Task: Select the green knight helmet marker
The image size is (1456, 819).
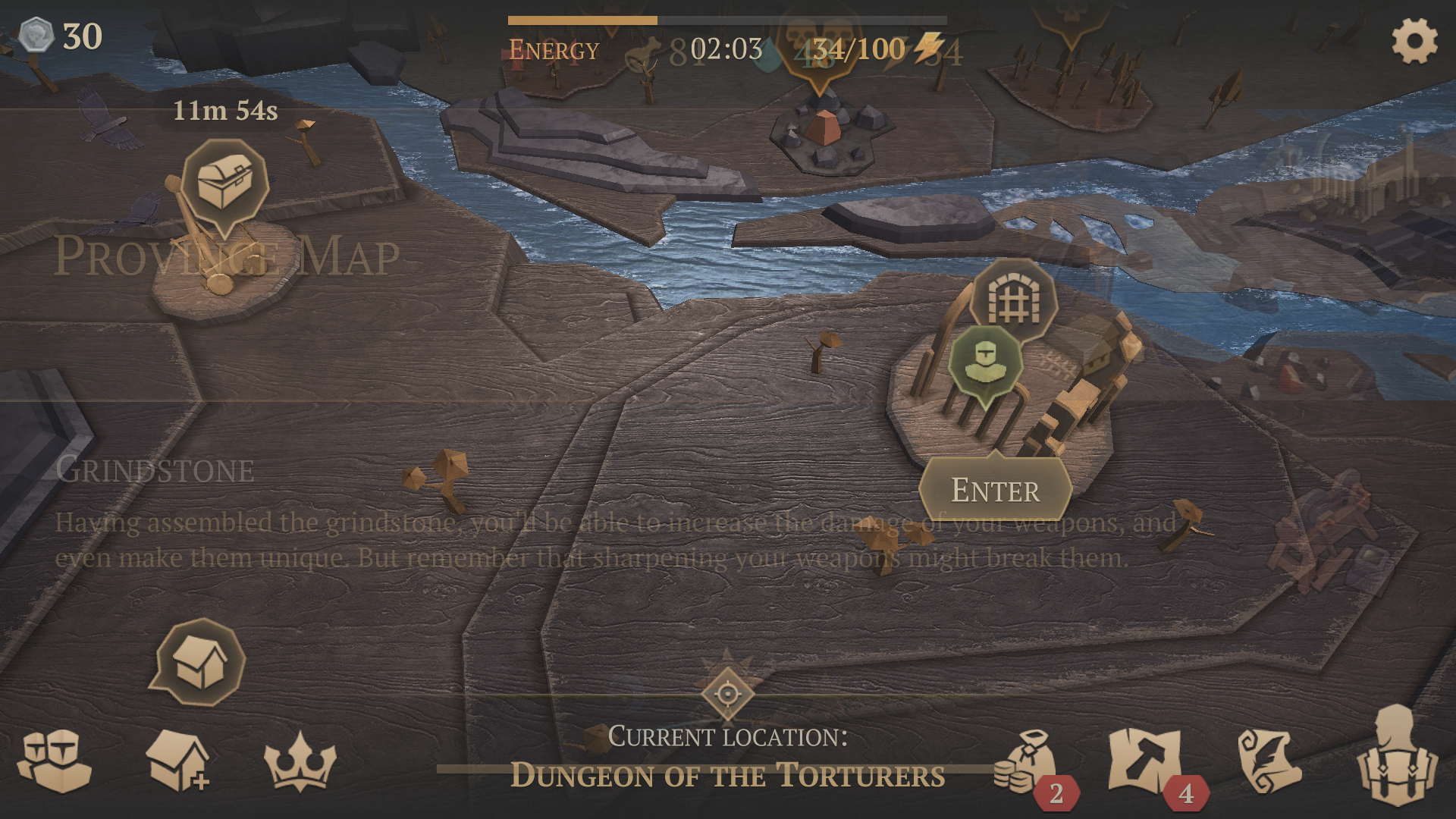Action: (984, 363)
